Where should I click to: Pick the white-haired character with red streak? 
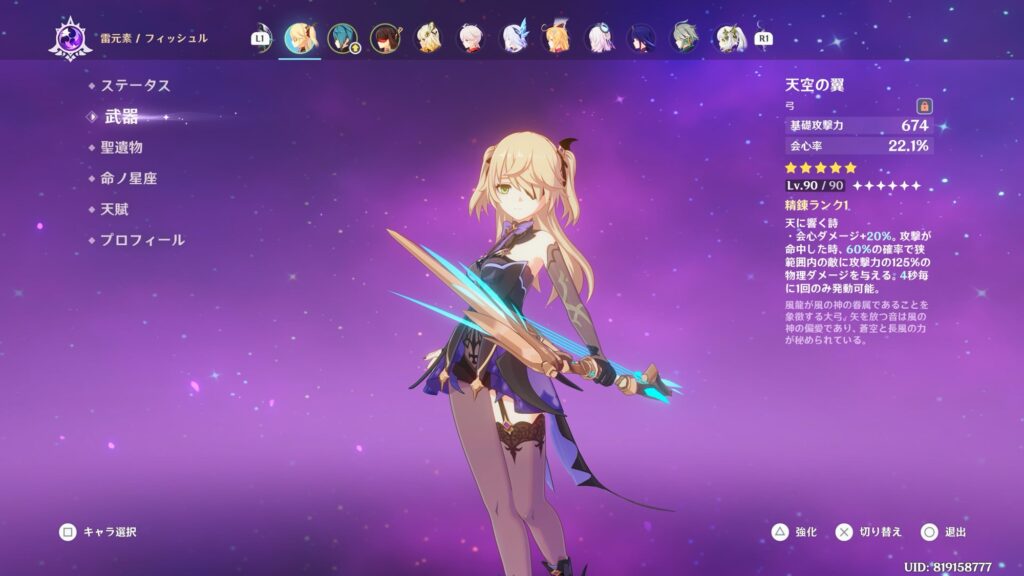(471, 38)
